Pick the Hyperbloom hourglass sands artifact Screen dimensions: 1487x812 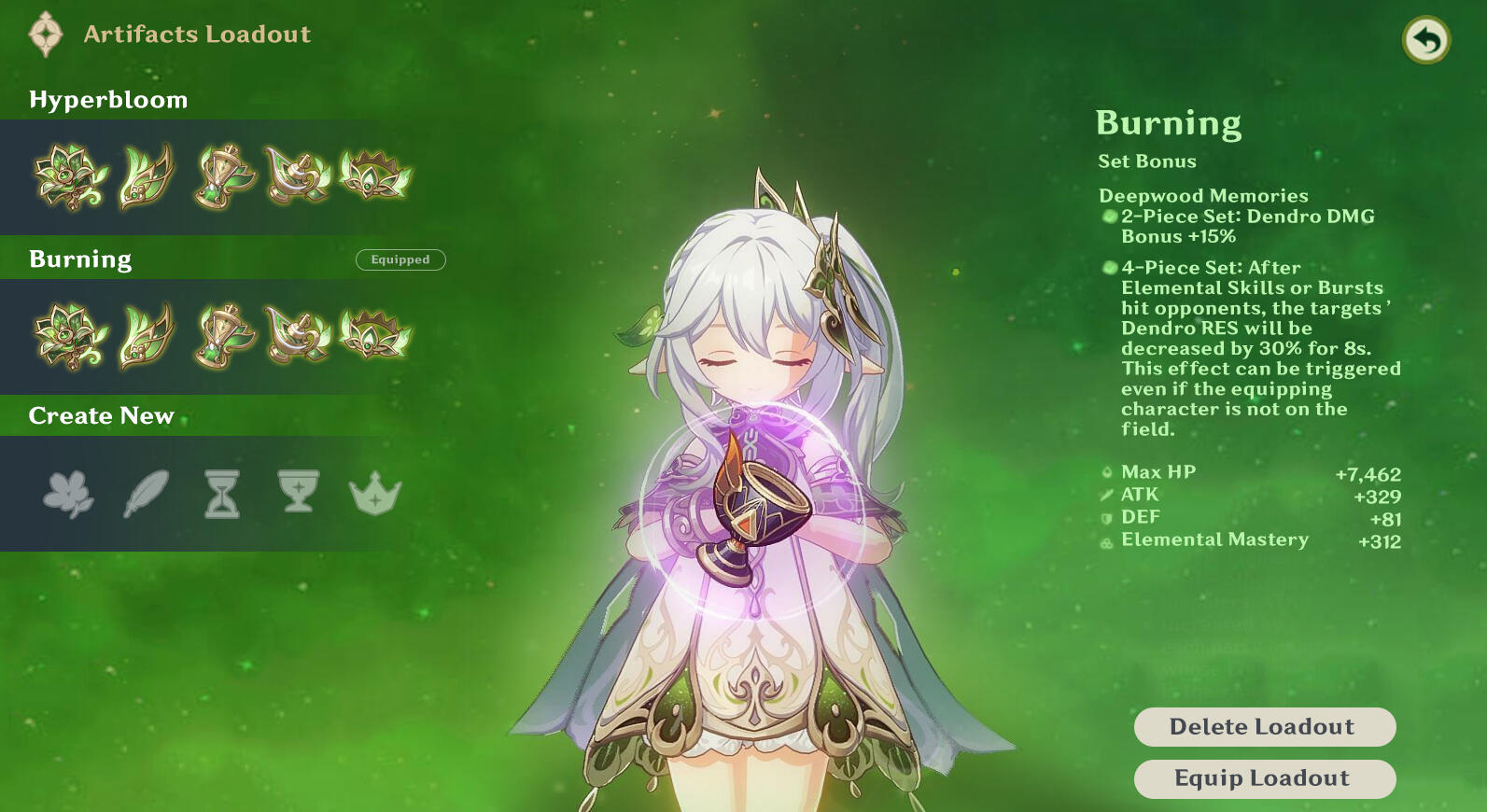pyautogui.click(x=222, y=176)
